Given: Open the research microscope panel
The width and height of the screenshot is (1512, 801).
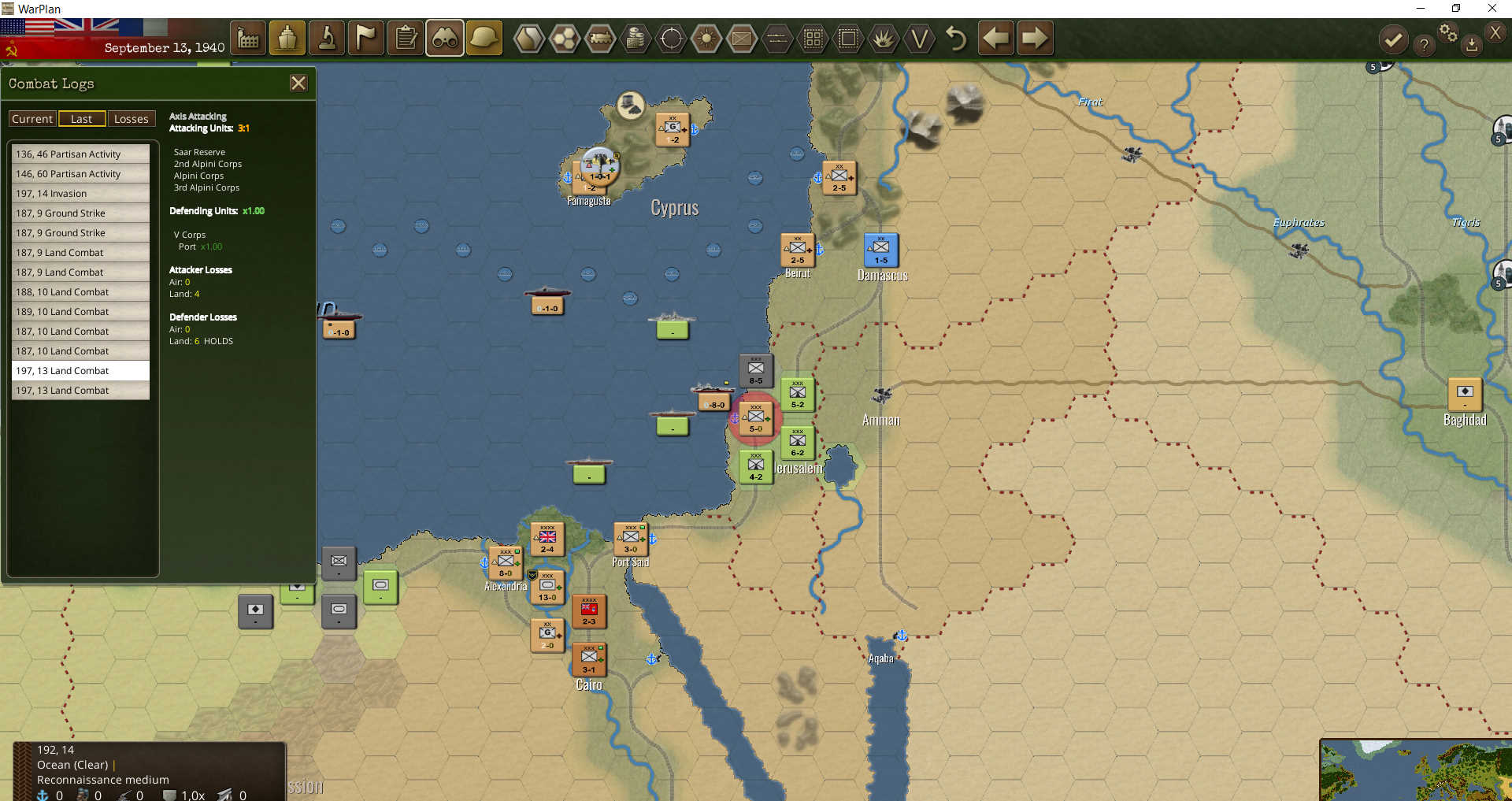Looking at the screenshot, I should click(327, 37).
